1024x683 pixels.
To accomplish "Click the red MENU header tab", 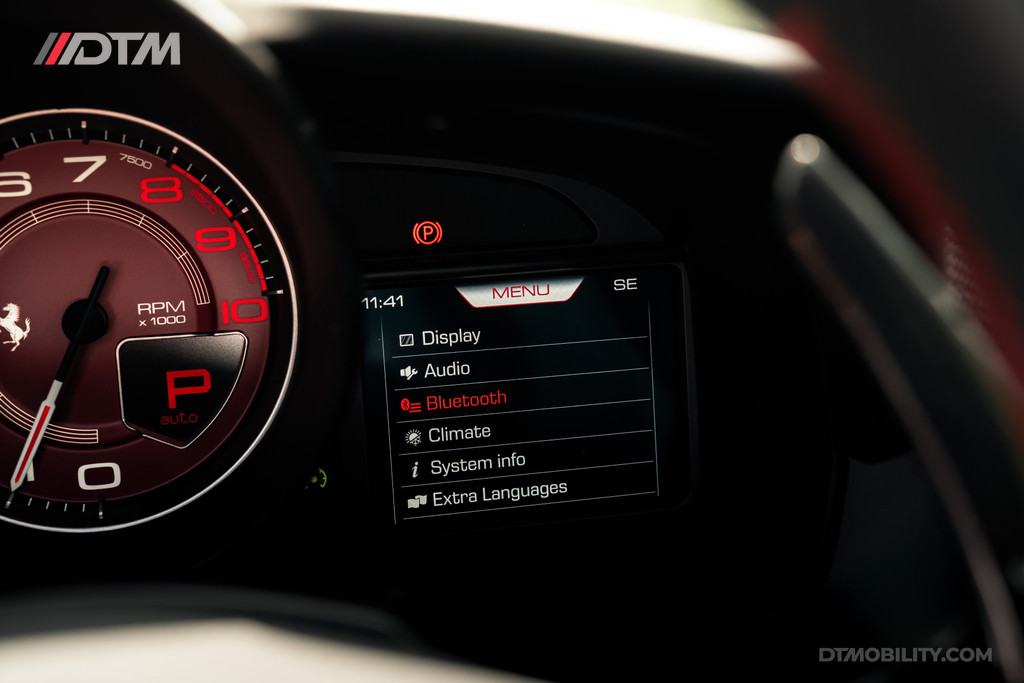I will [520, 291].
